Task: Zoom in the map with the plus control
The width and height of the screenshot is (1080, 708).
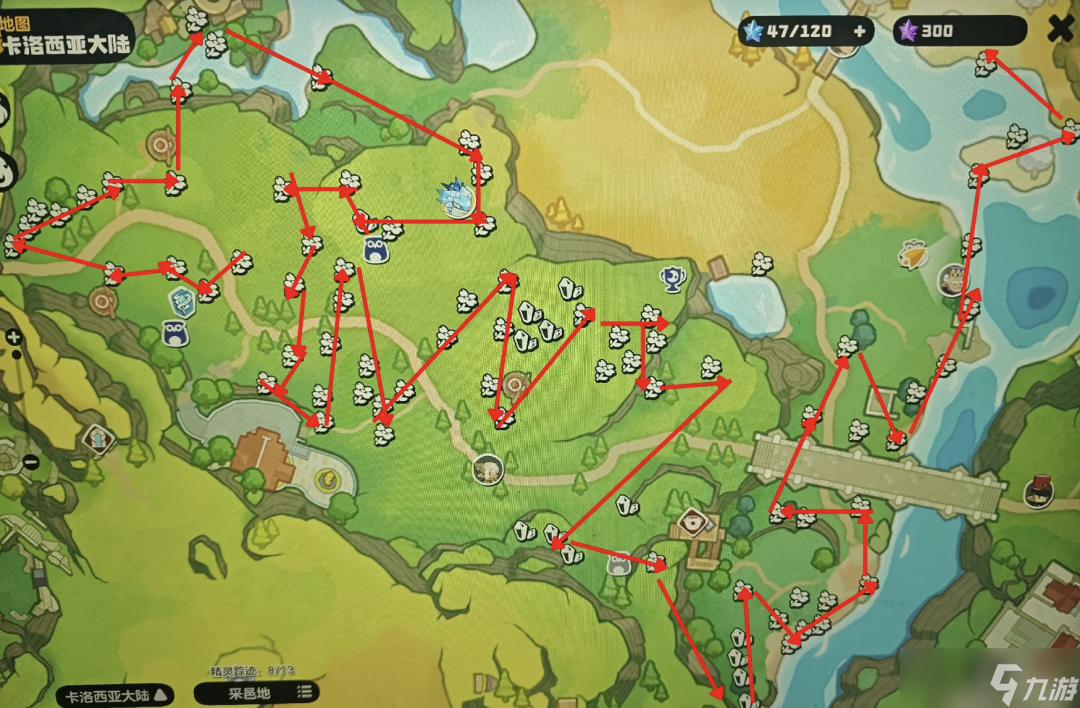Action: point(14,338)
